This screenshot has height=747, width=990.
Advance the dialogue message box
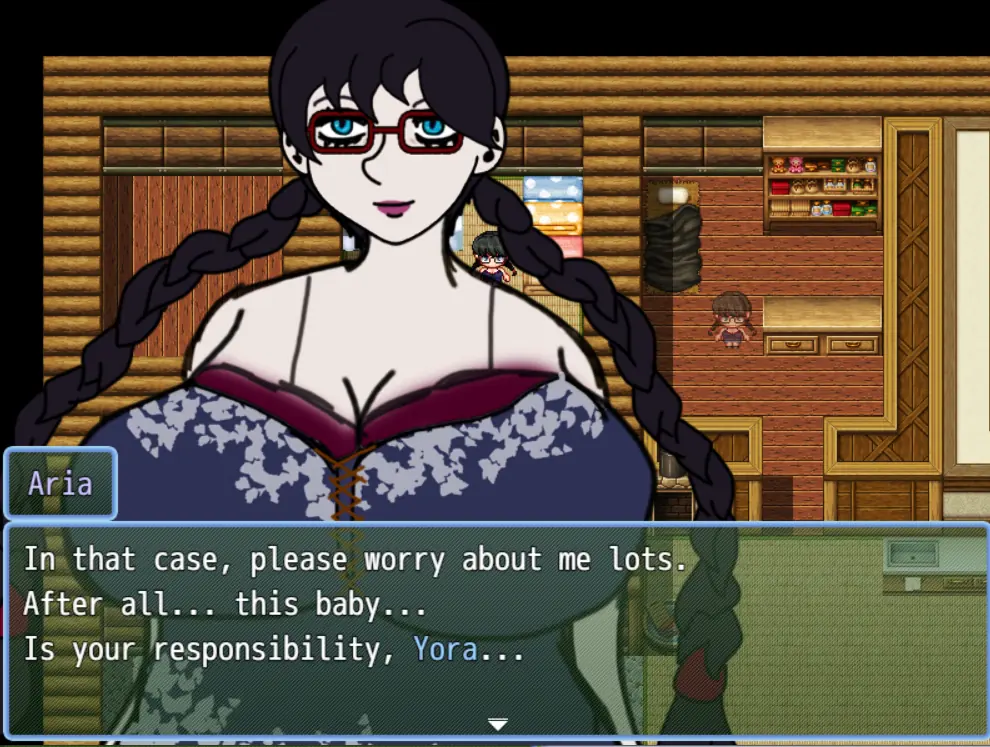[x=495, y=630]
